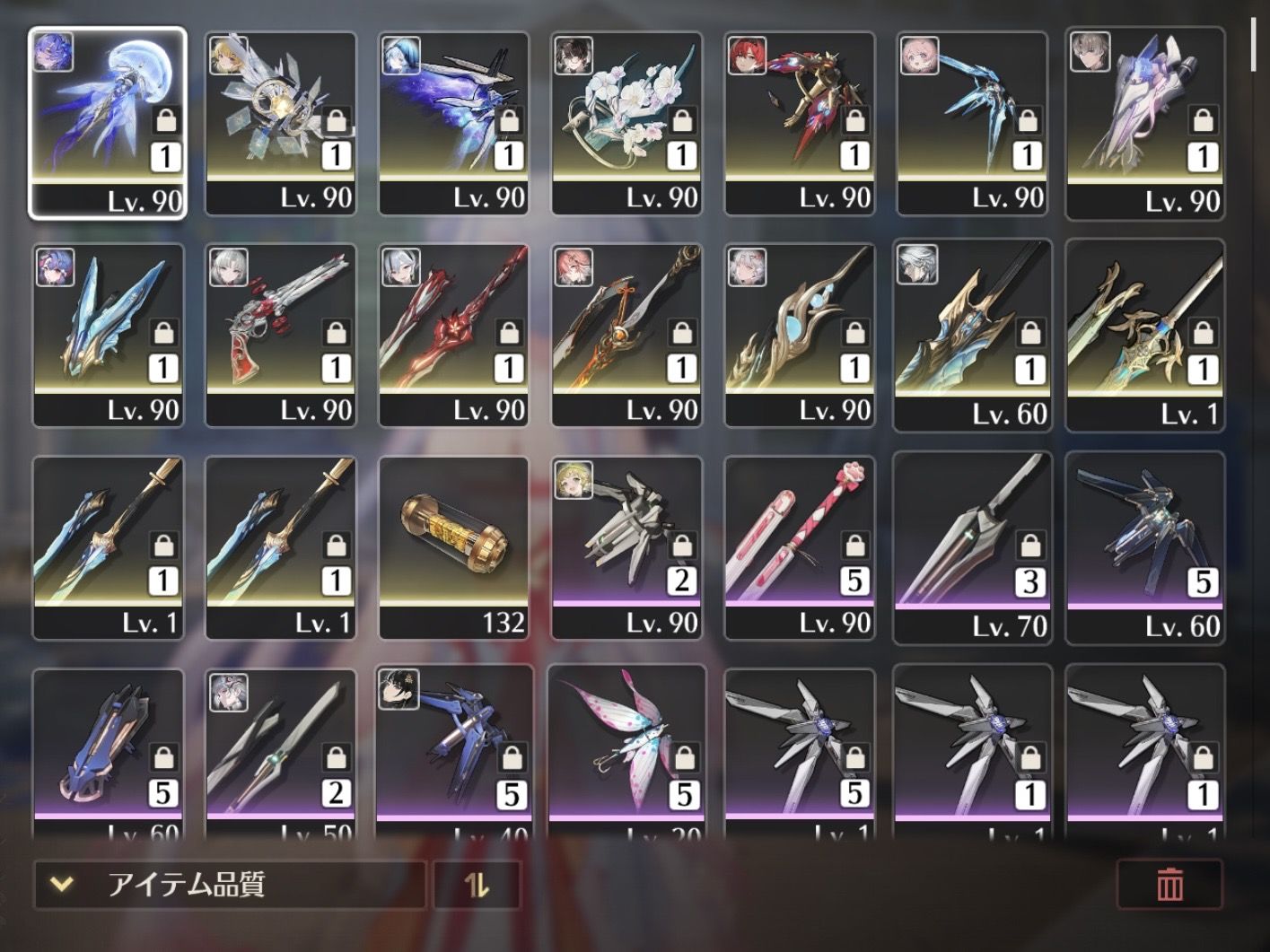1270x952 pixels.
Task: Choose the pink spotted butterfly weapon
Action: point(626,752)
